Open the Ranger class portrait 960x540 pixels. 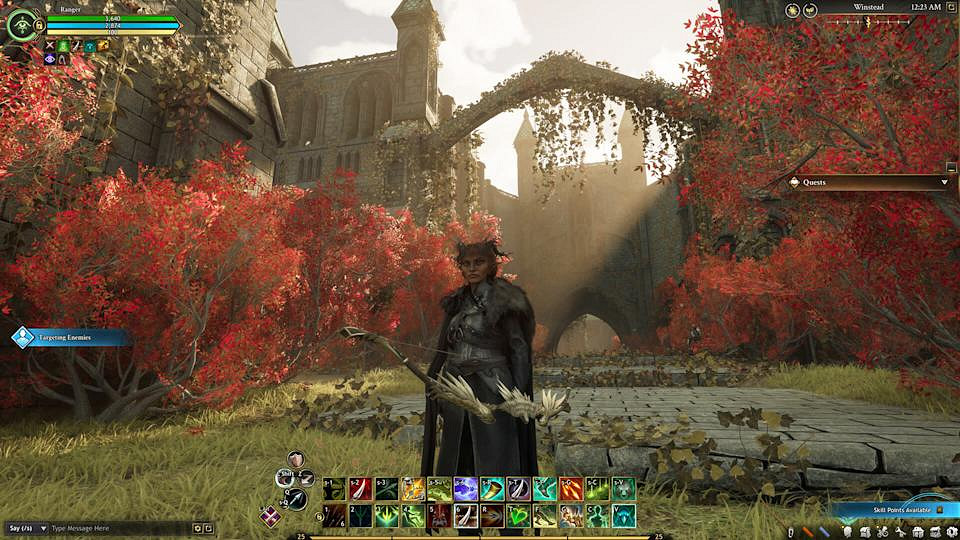(21, 25)
